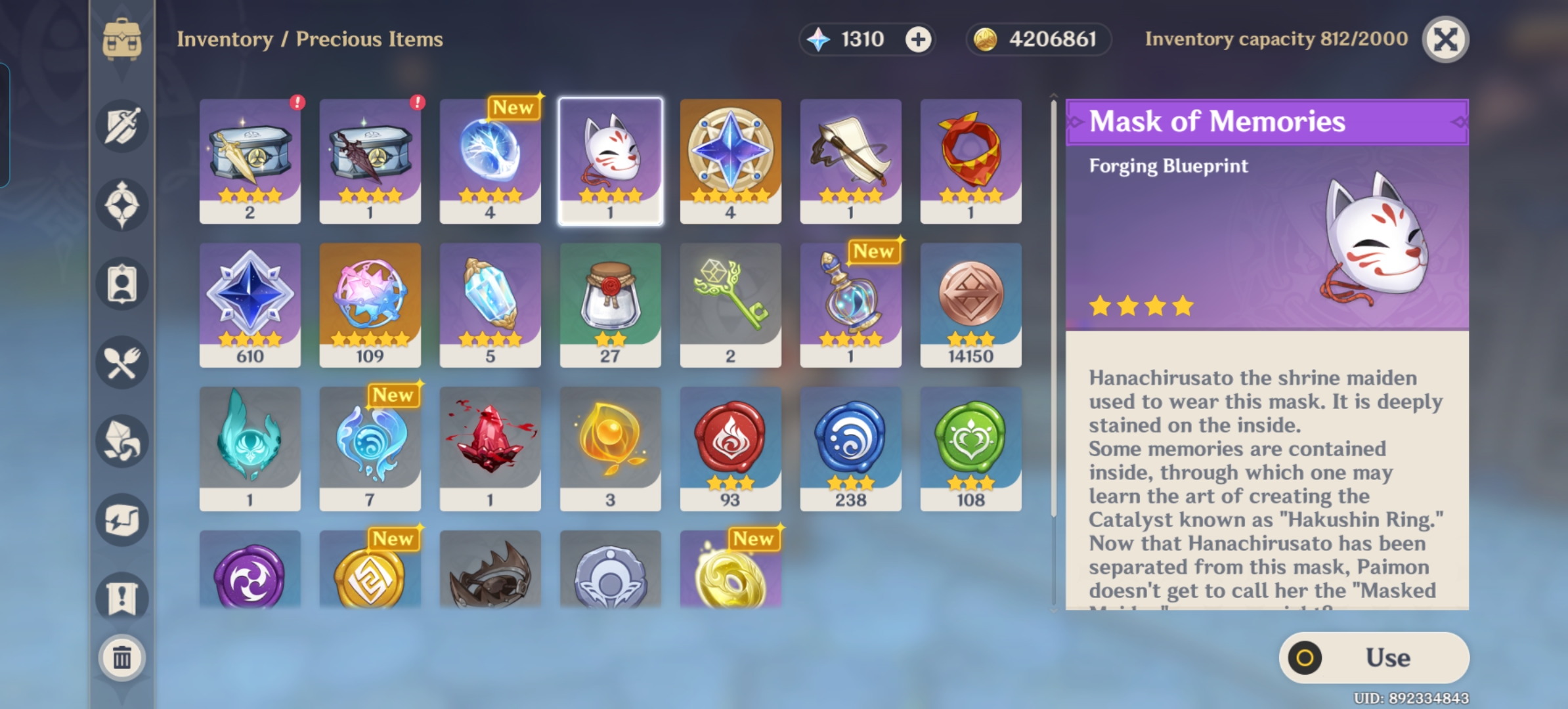1568x709 pixels.
Task: Select the Hydro Sigil stack of 238
Action: coord(851,448)
